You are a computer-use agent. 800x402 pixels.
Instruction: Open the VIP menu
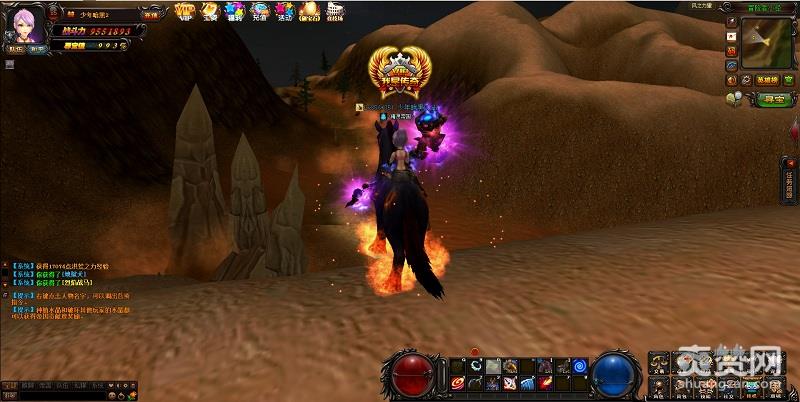184,11
